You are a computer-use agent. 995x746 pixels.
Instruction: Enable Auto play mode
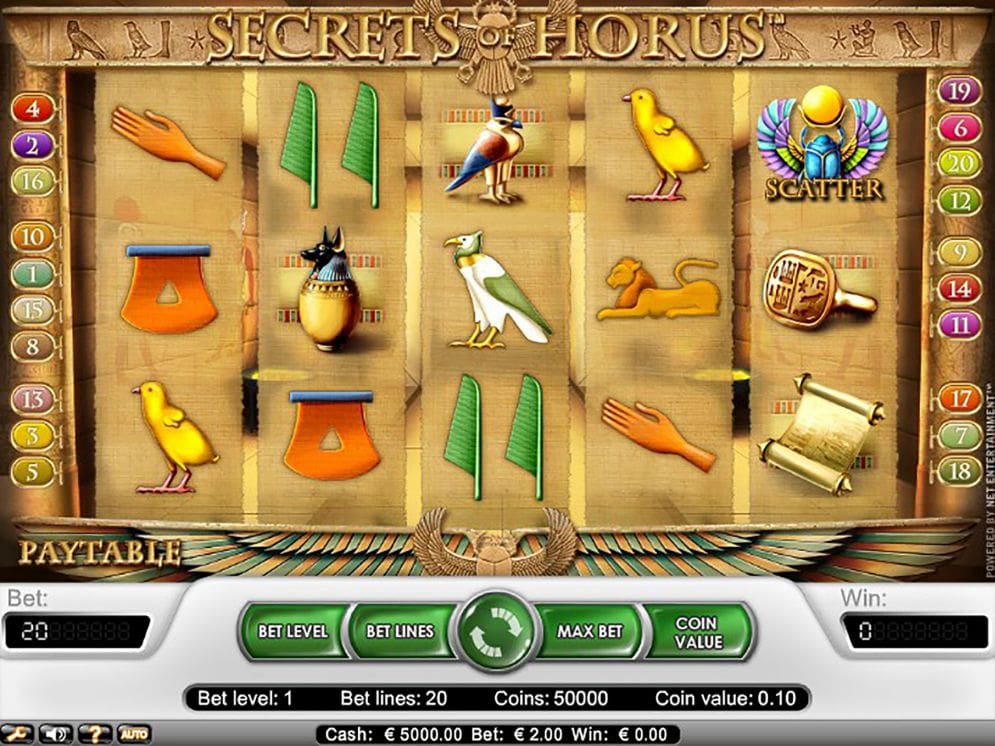coord(133,734)
